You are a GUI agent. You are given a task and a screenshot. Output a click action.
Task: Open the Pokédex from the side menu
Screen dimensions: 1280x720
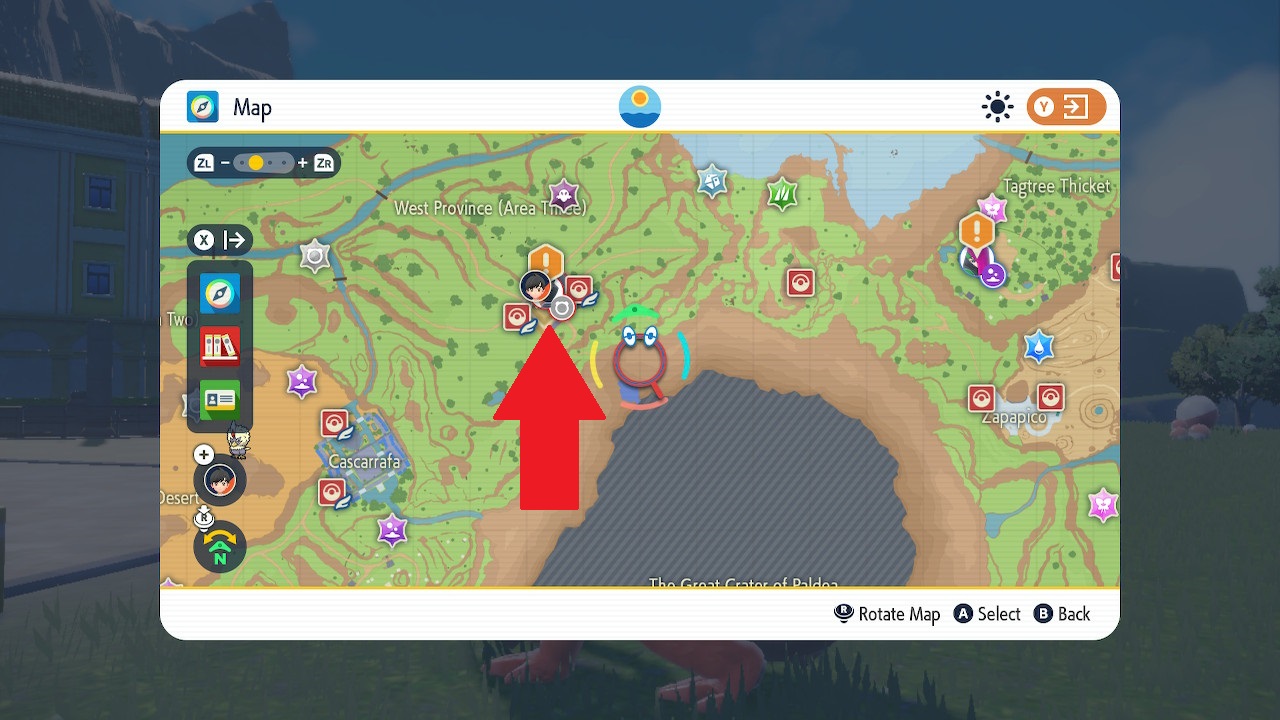(x=219, y=347)
